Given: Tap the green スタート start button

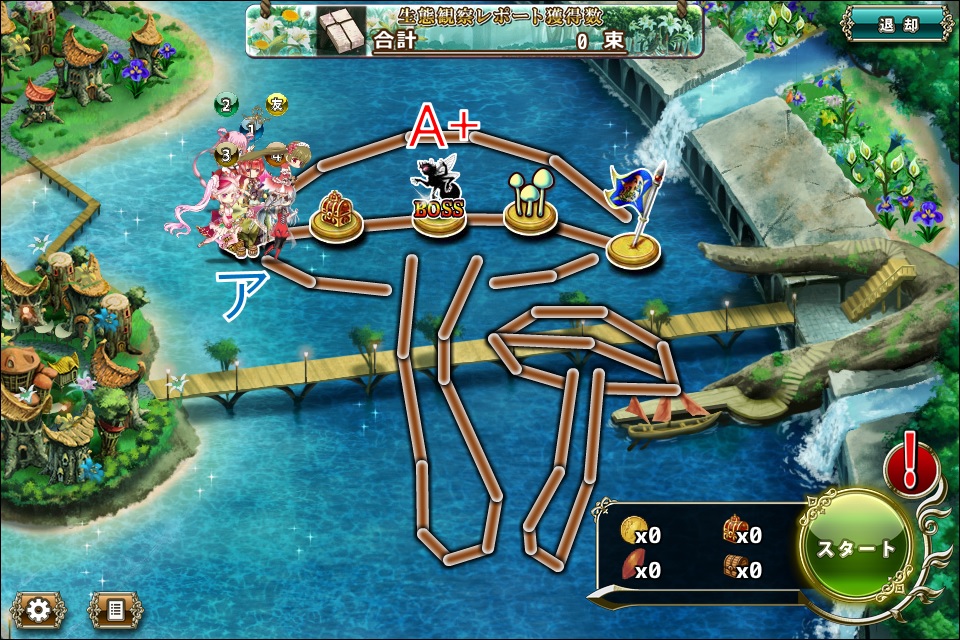Looking at the screenshot, I should tap(856, 548).
